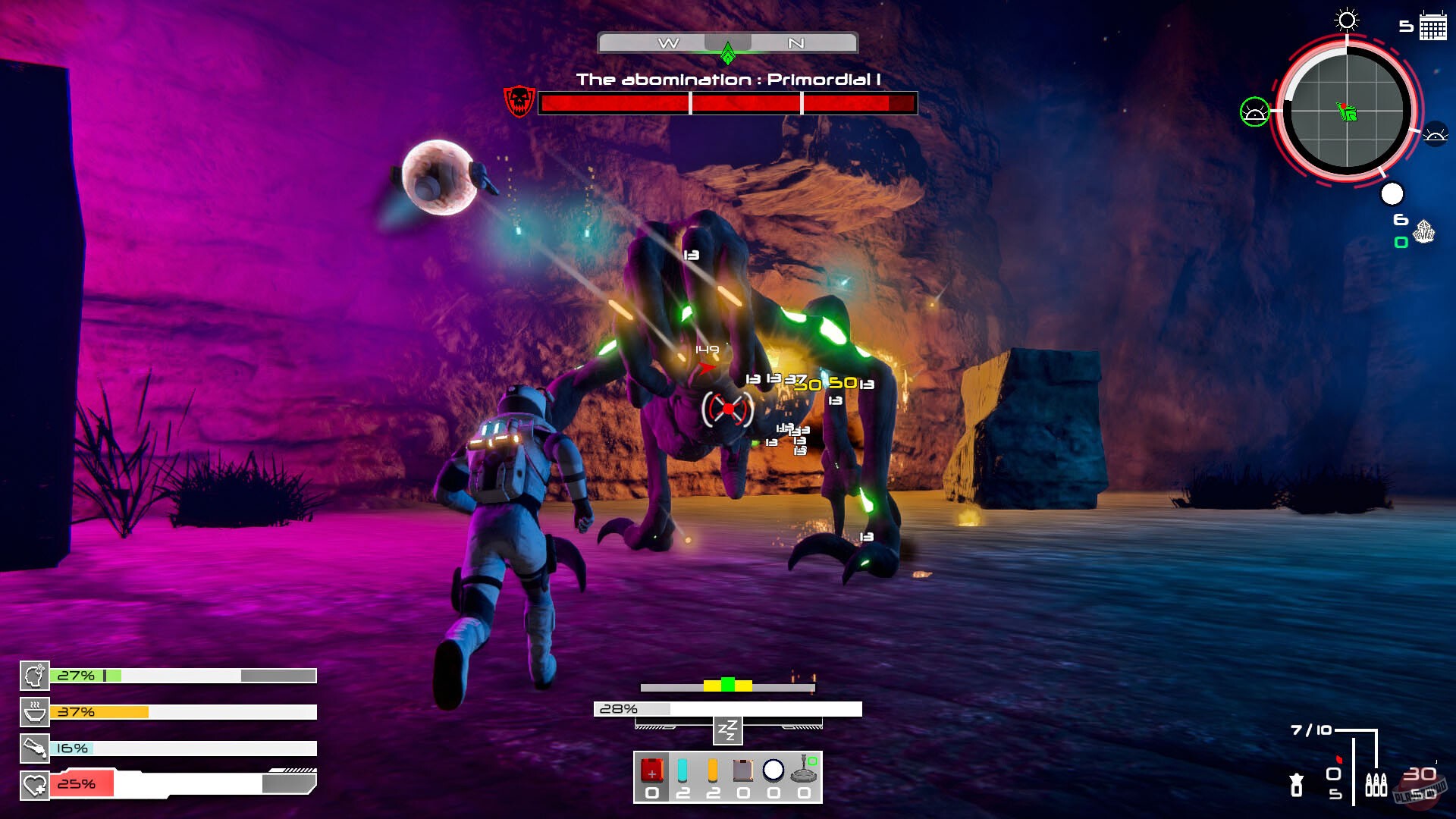Select the red medkit in the first hotbar slot

coord(651,772)
